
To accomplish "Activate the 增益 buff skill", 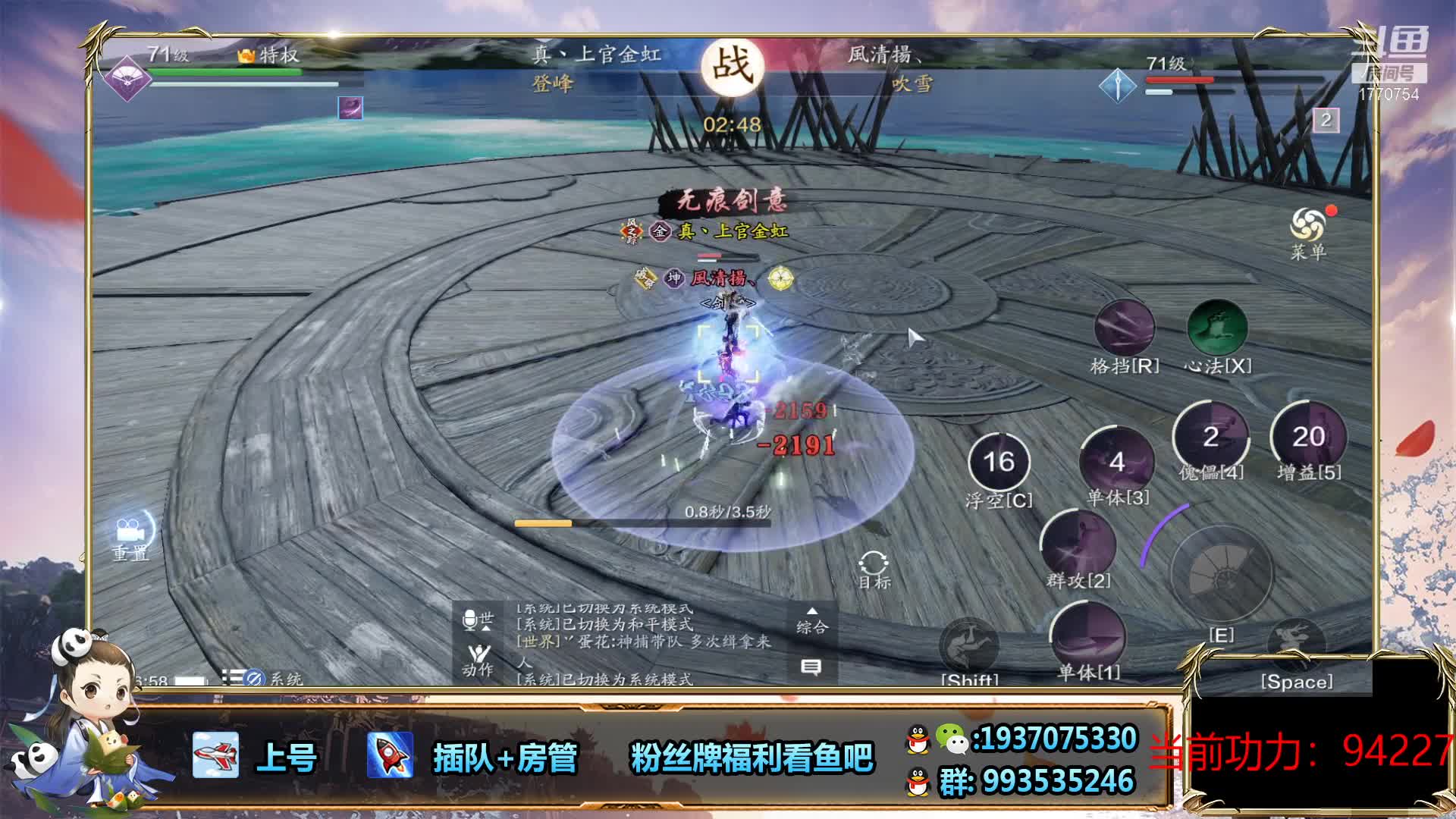I will [1308, 436].
